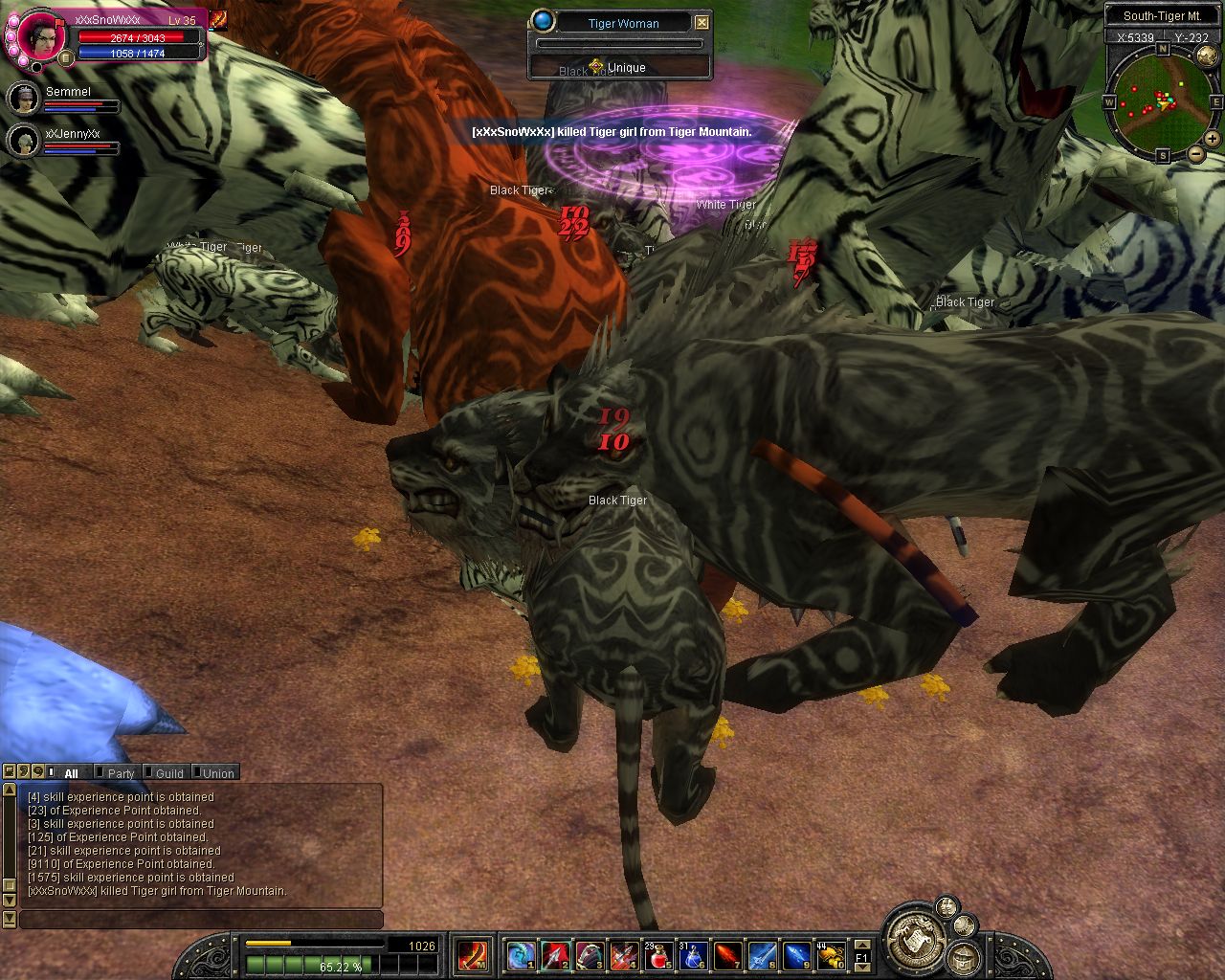Activate the fire streak skill in slot 7
This screenshot has height=980, width=1225.
tap(727, 955)
